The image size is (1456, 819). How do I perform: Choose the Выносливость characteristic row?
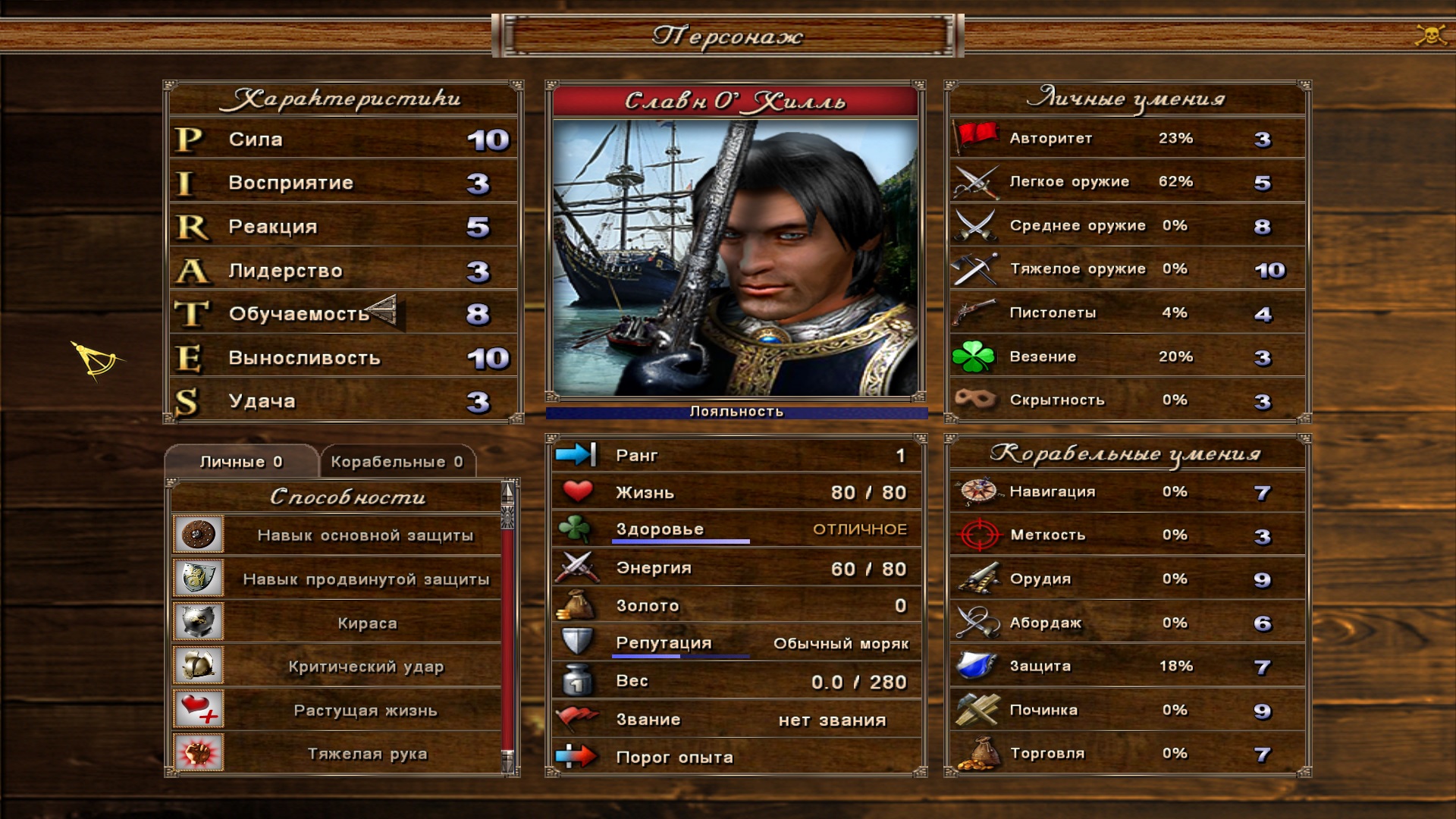click(343, 358)
